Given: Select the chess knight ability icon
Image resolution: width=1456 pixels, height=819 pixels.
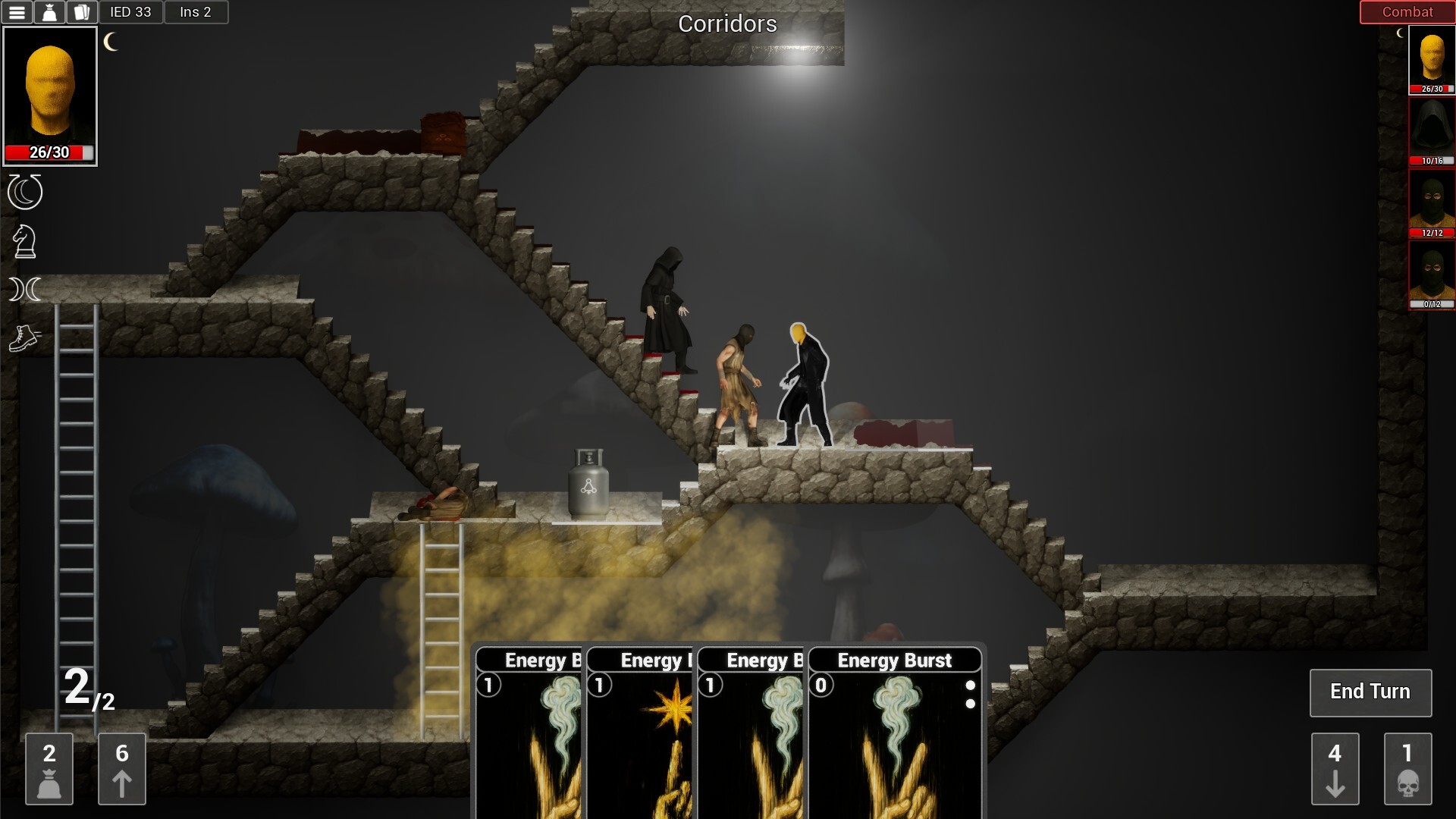Looking at the screenshot, I should click(x=24, y=241).
